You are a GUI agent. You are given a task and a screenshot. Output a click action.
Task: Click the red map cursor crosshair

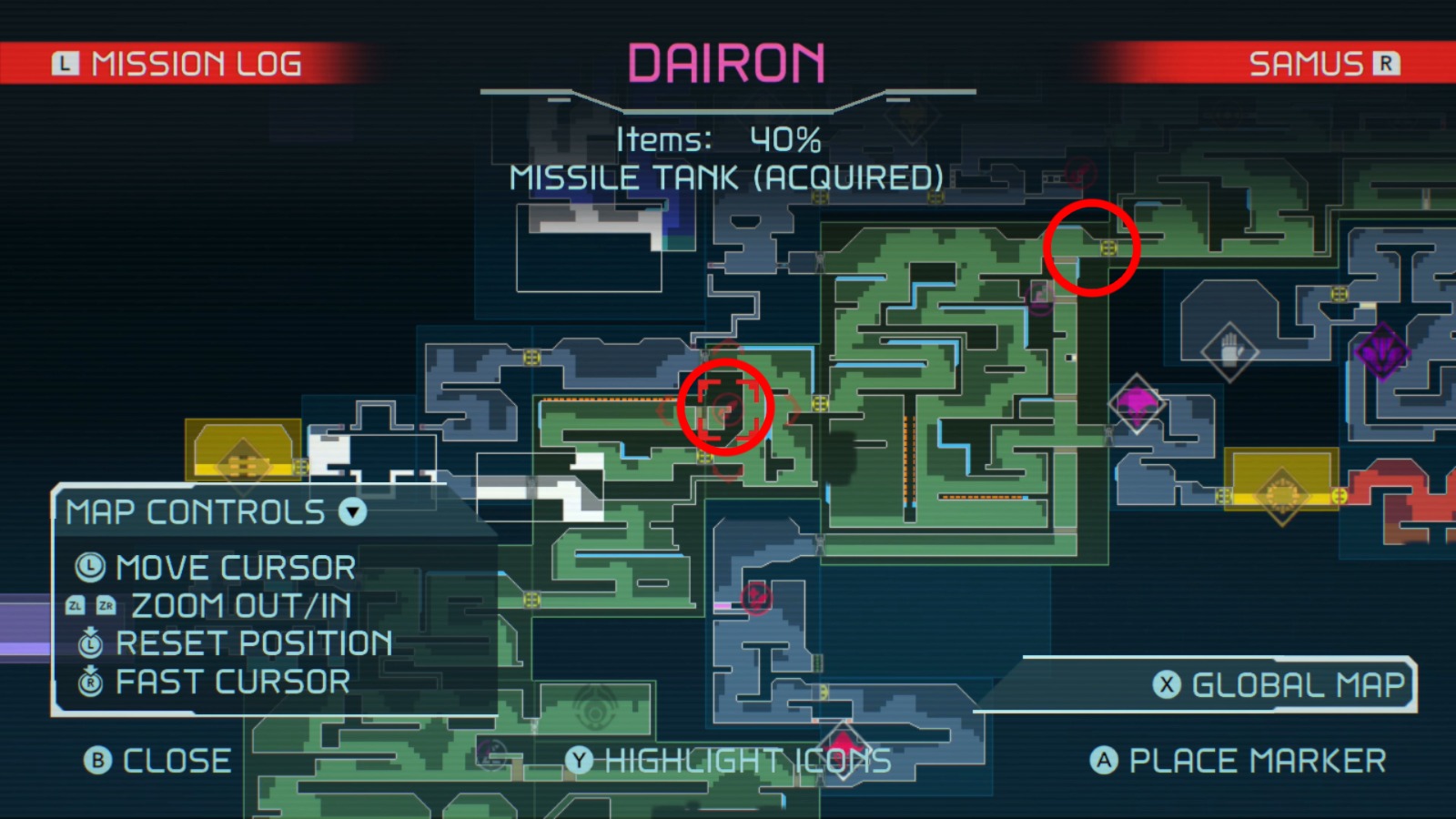(724, 408)
